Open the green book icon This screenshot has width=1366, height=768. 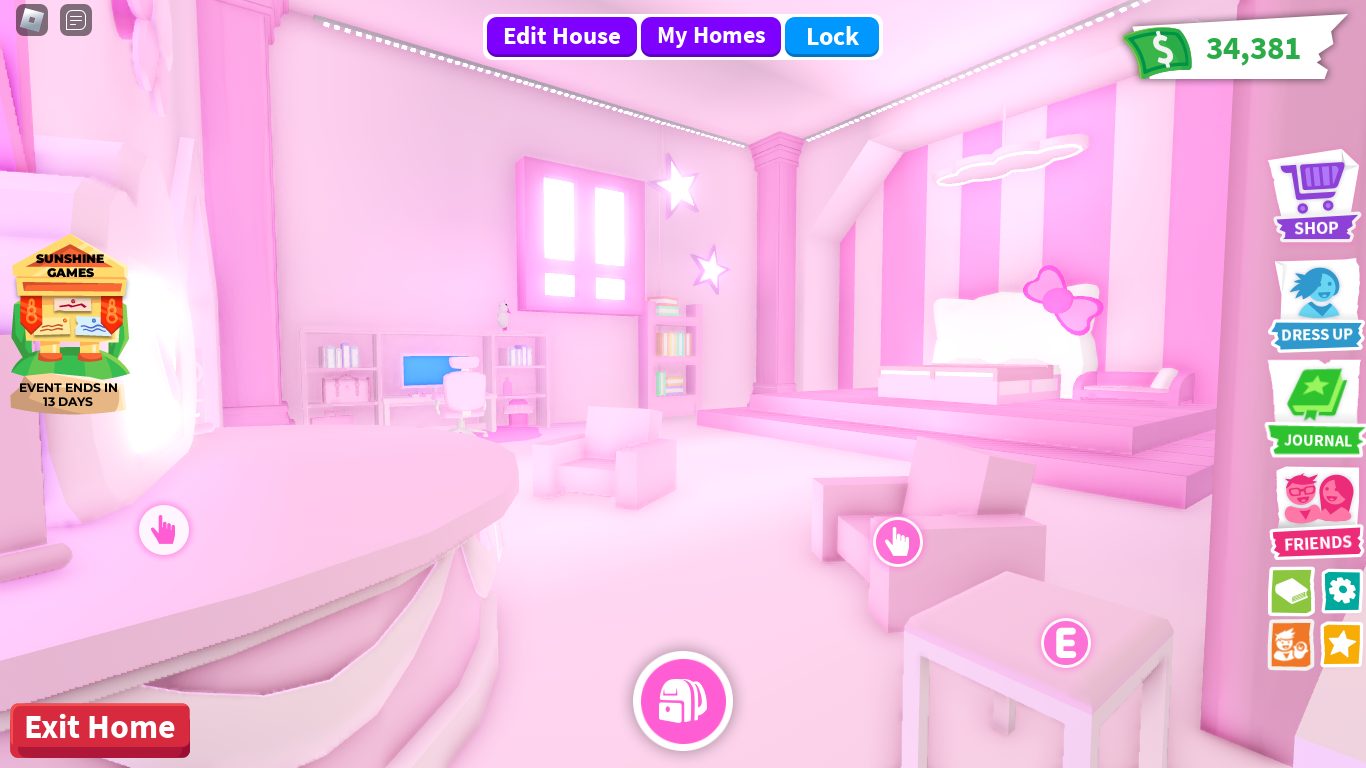click(1290, 592)
